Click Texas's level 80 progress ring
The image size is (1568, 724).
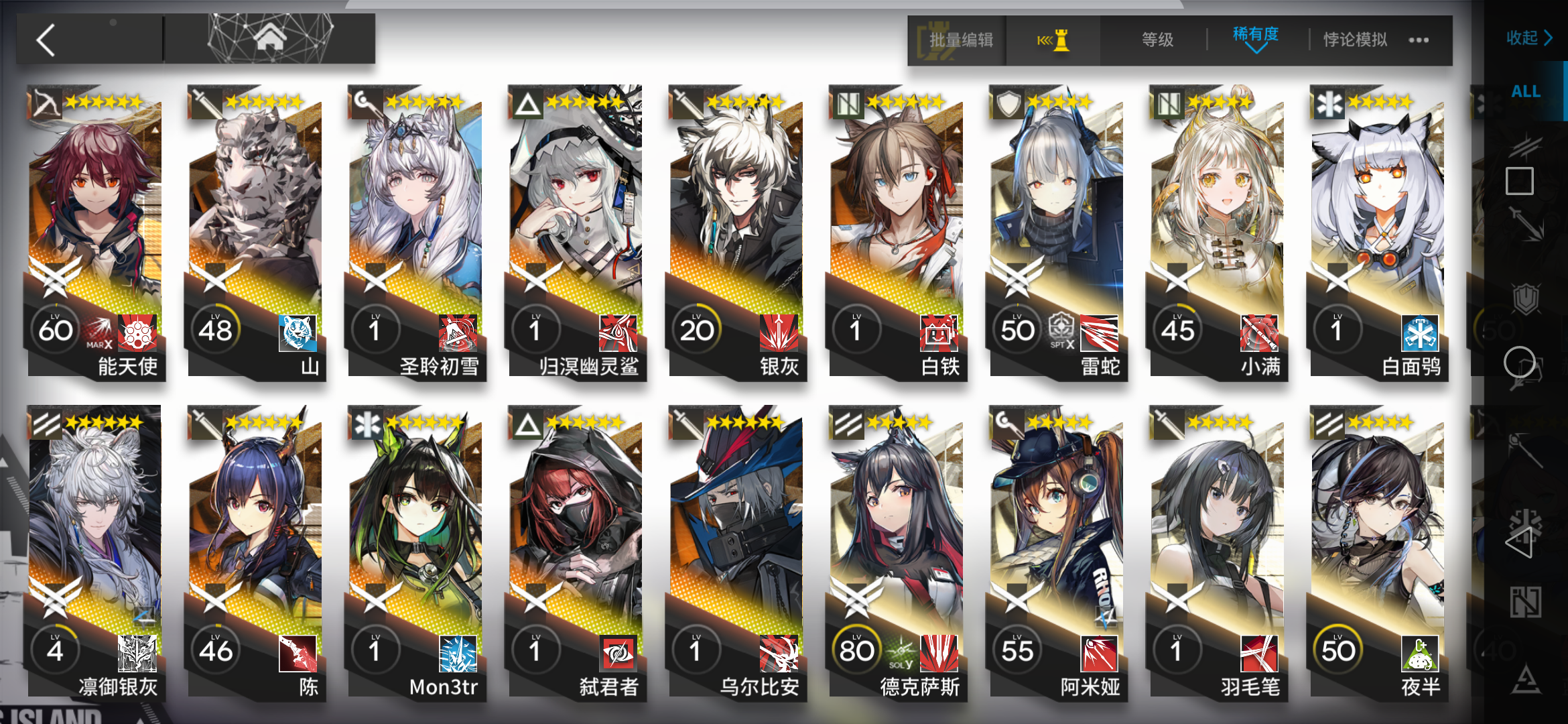[x=858, y=649]
